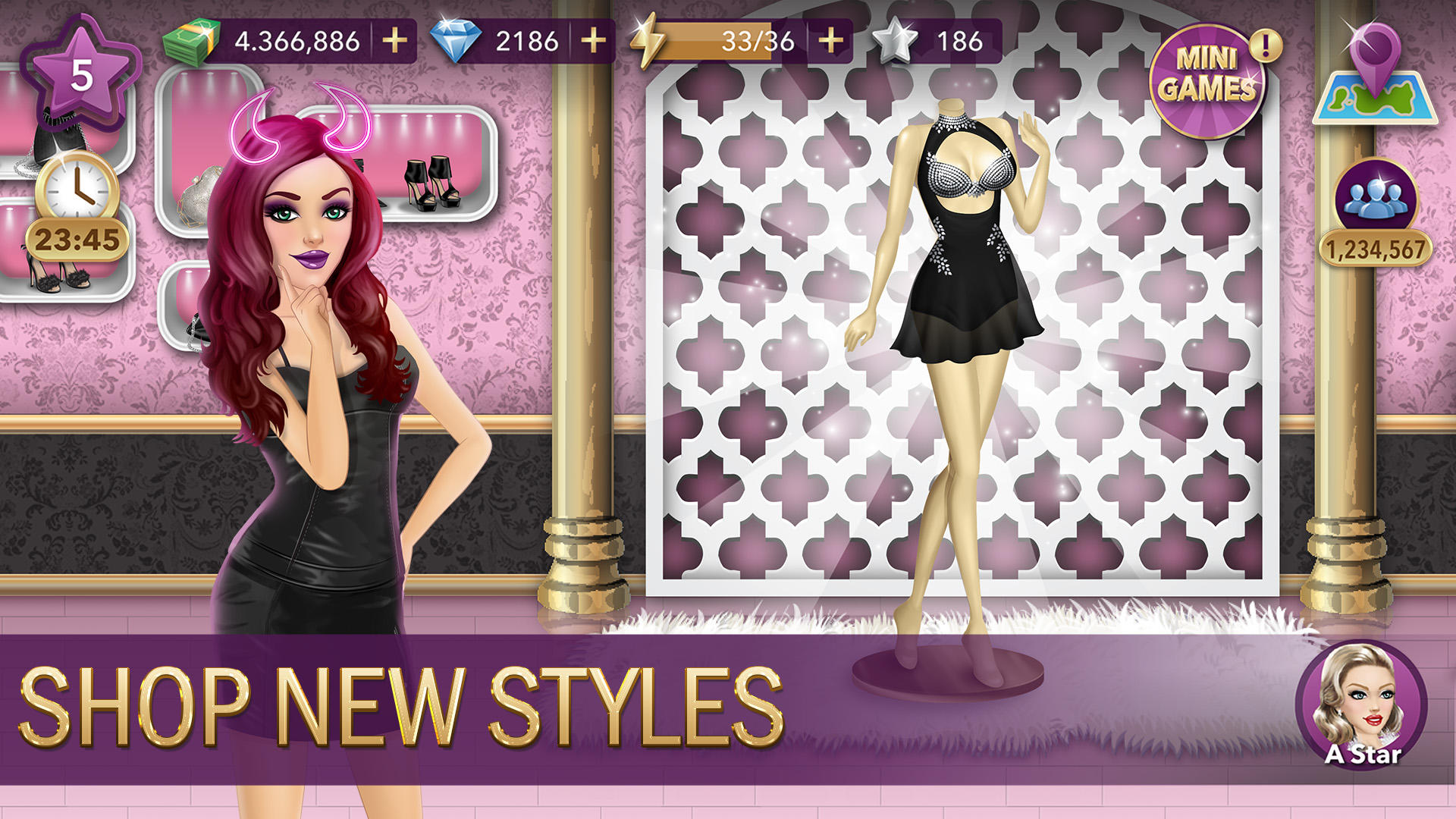This screenshot has height=819, width=1456.
Task: Expand energy refill with its plus button
Action: (x=830, y=42)
